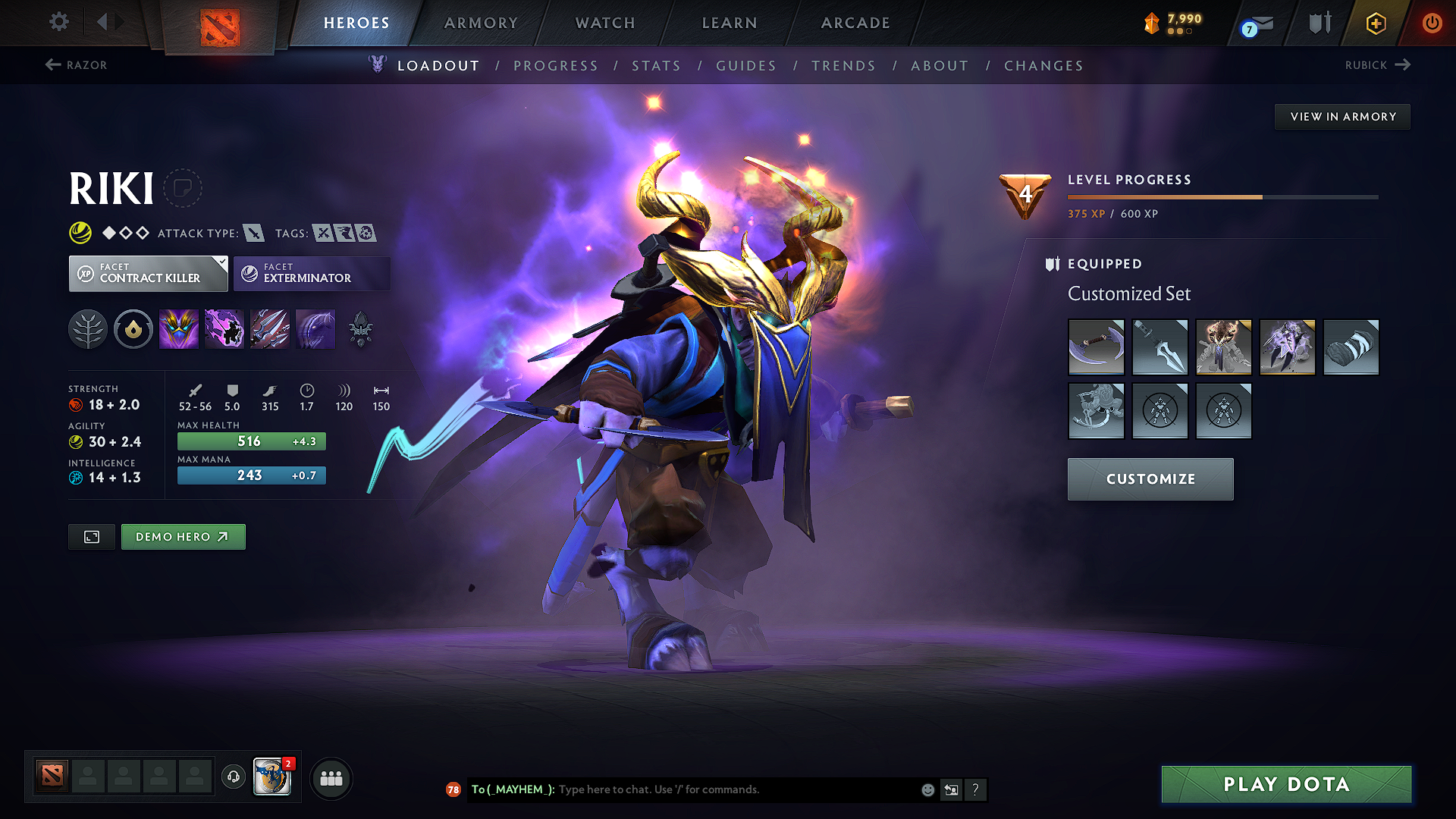Select the Exterminator facet
This screenshot has width=1456, height=819.
[x=311, y=273]
